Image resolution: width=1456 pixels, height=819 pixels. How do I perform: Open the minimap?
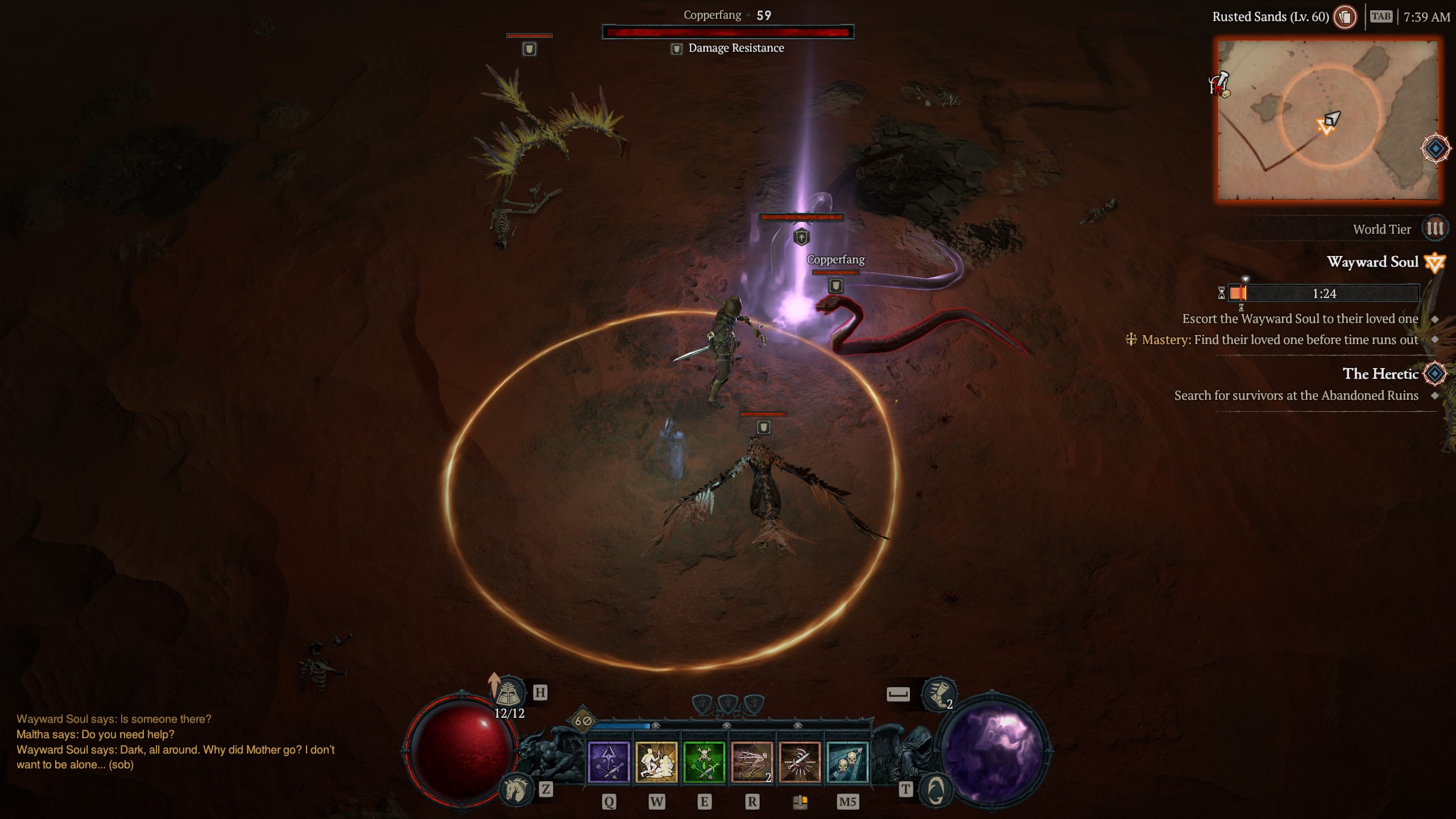pos(1327,120)
